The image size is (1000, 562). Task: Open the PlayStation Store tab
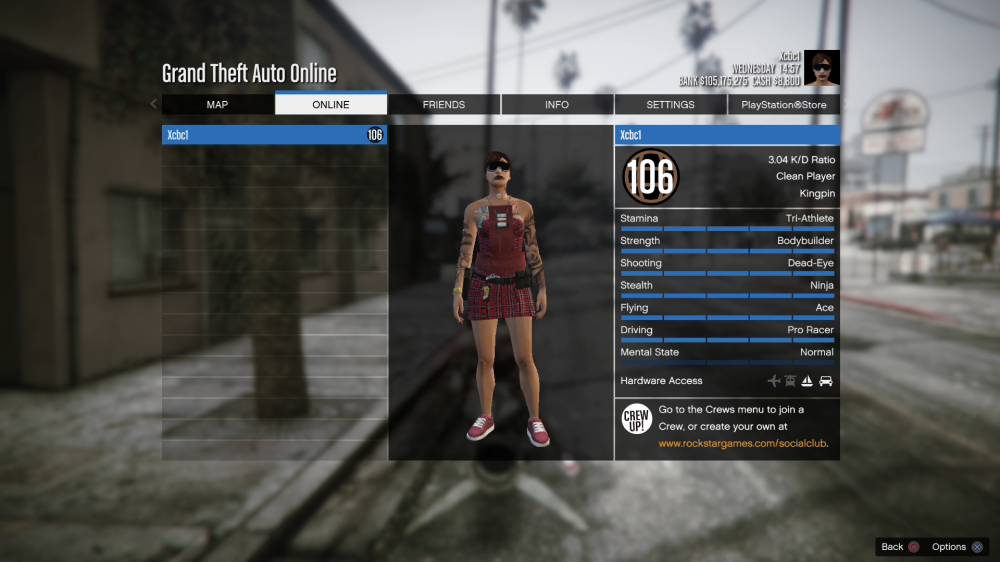click(x=784, y=104)
